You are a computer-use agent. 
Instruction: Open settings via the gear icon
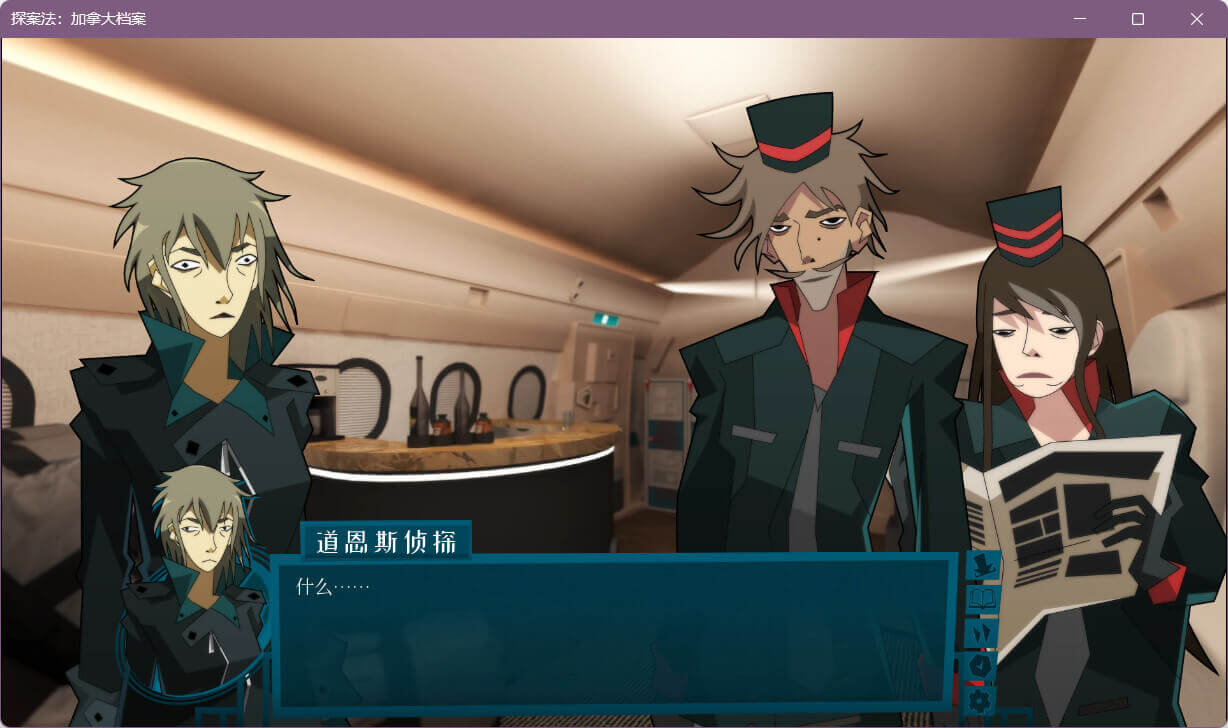click(982, 698)
